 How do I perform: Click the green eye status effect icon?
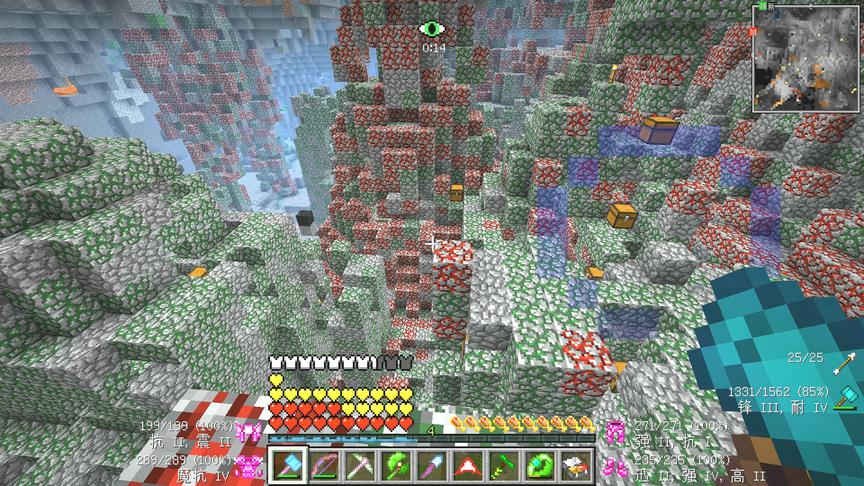432,29
